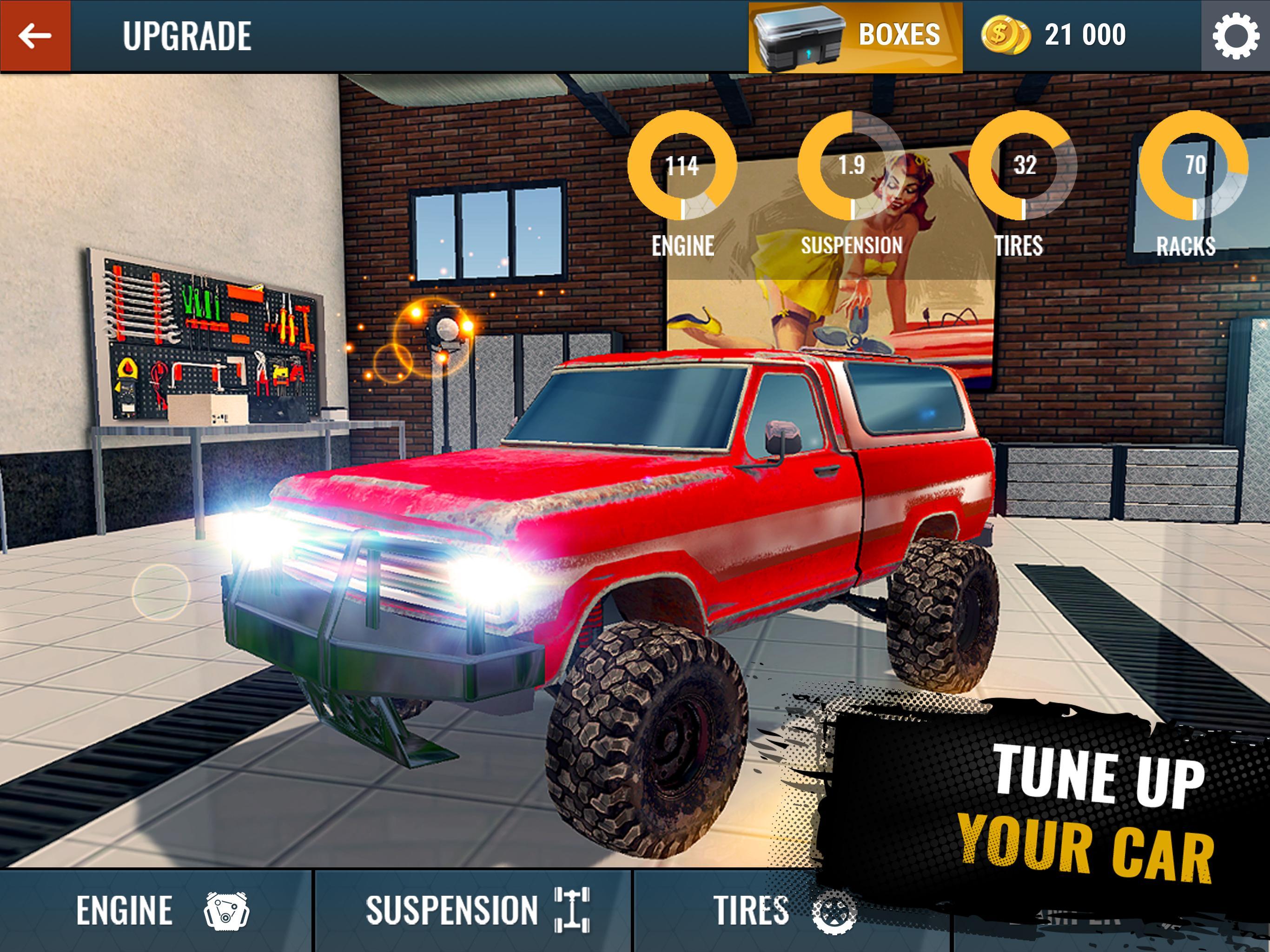
Task: Go back using the red arrow button
Action: 35,36
